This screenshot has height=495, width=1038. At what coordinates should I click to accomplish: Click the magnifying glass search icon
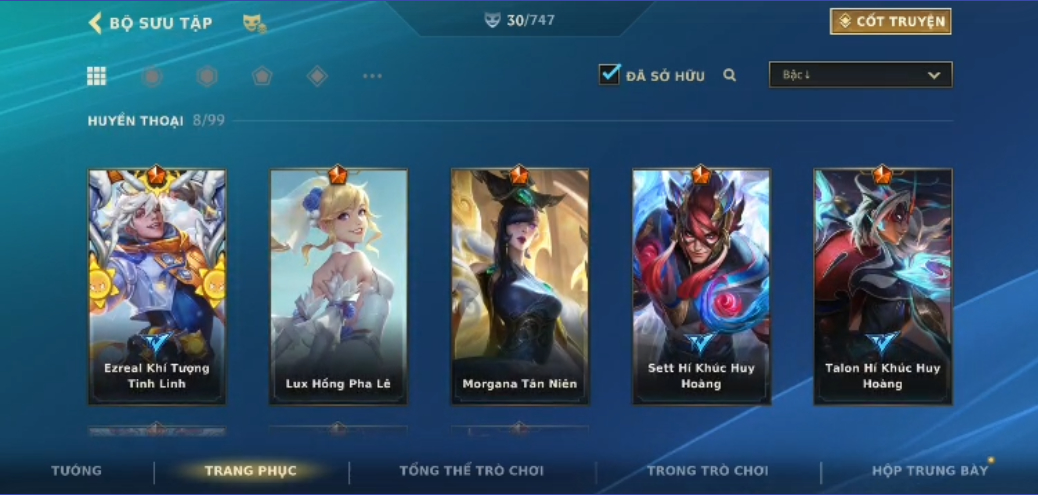click(730, 75)
